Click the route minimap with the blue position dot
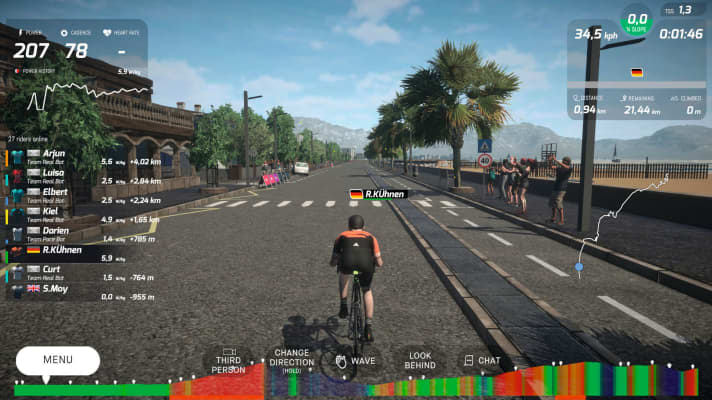The height and width of the screenshot is (400, 712). [x=622, y=228]
